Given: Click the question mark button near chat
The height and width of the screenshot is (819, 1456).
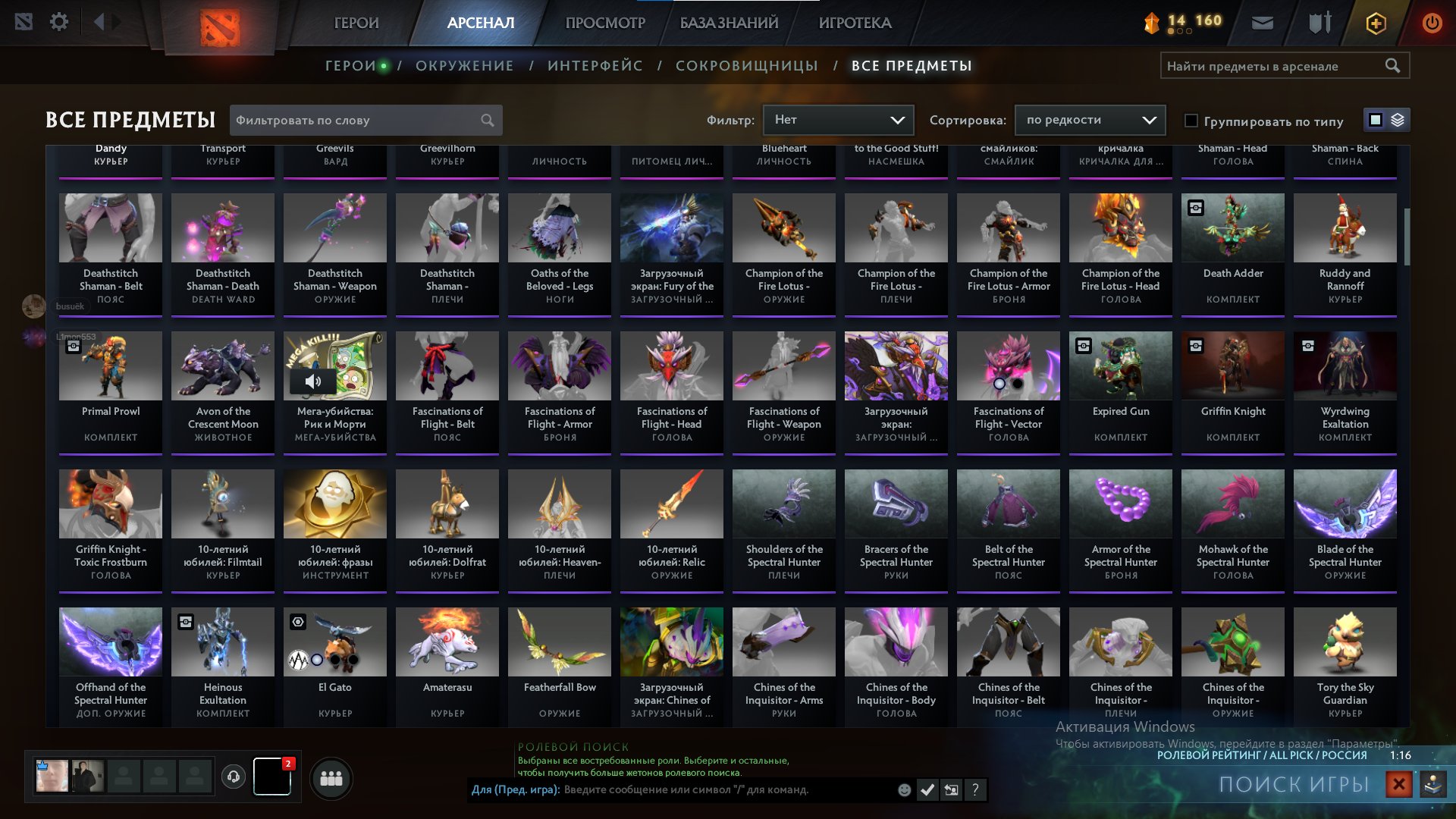Looking at the screenshot, I should [x=976, y=789].
